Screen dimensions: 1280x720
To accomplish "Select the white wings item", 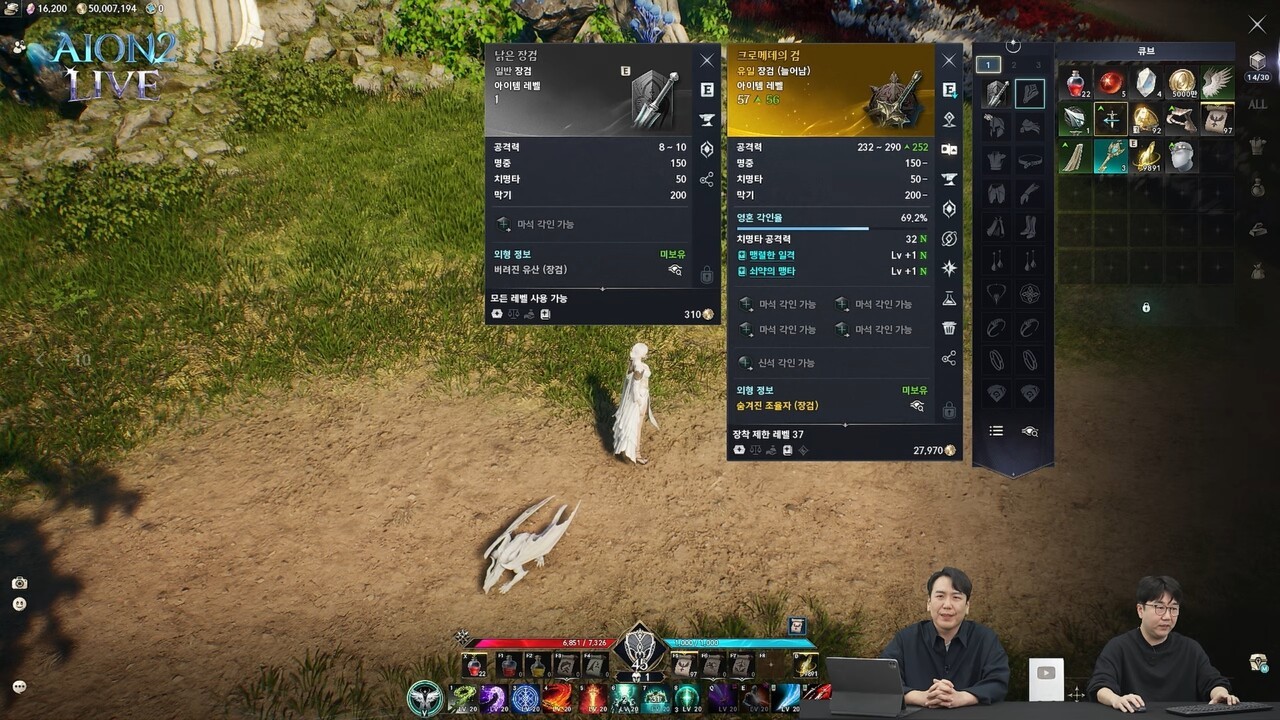I will click(x=1217, y=83).
